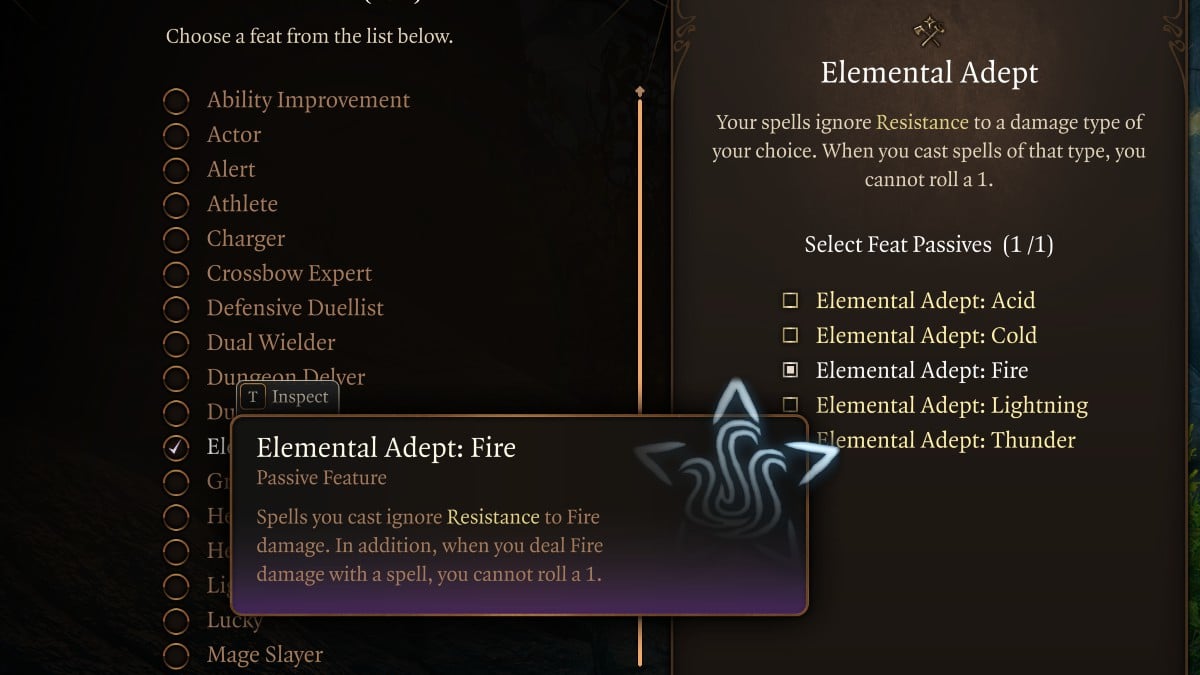This screenshot has width=1200, height=675.
Task: Pick the Defensive Duellist feat
Action: [x=176, y=309]
